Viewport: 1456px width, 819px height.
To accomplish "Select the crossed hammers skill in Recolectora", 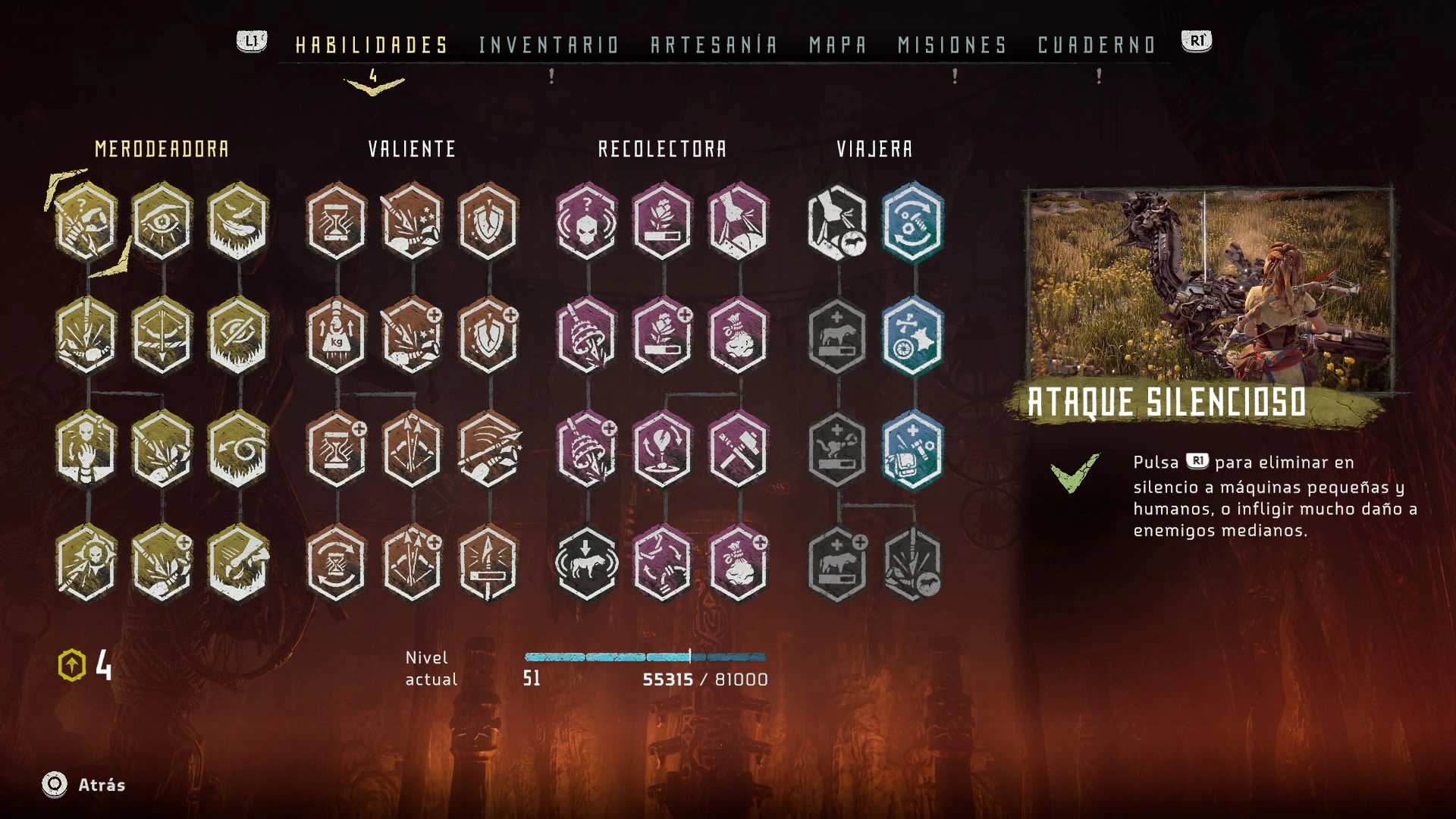I will (x=738, y=450).
